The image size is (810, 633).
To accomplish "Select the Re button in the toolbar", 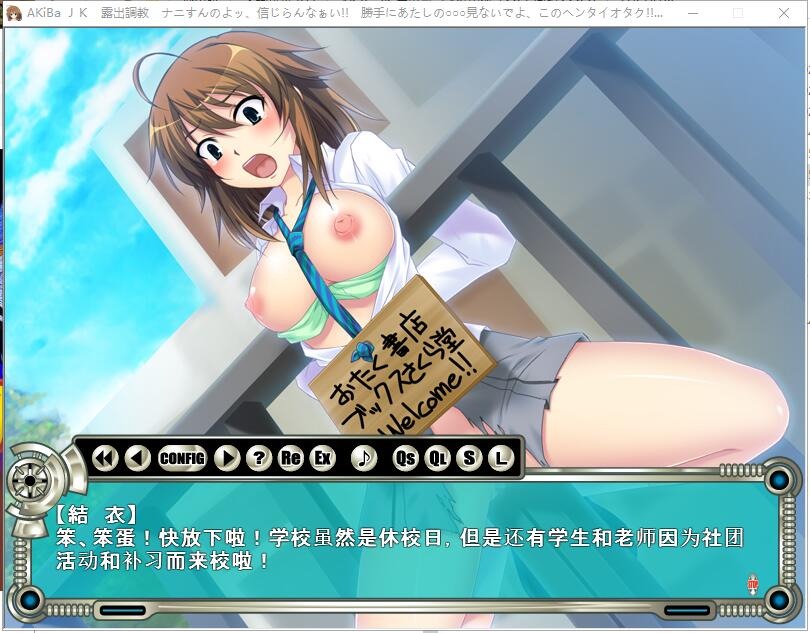I will (291, 458).
